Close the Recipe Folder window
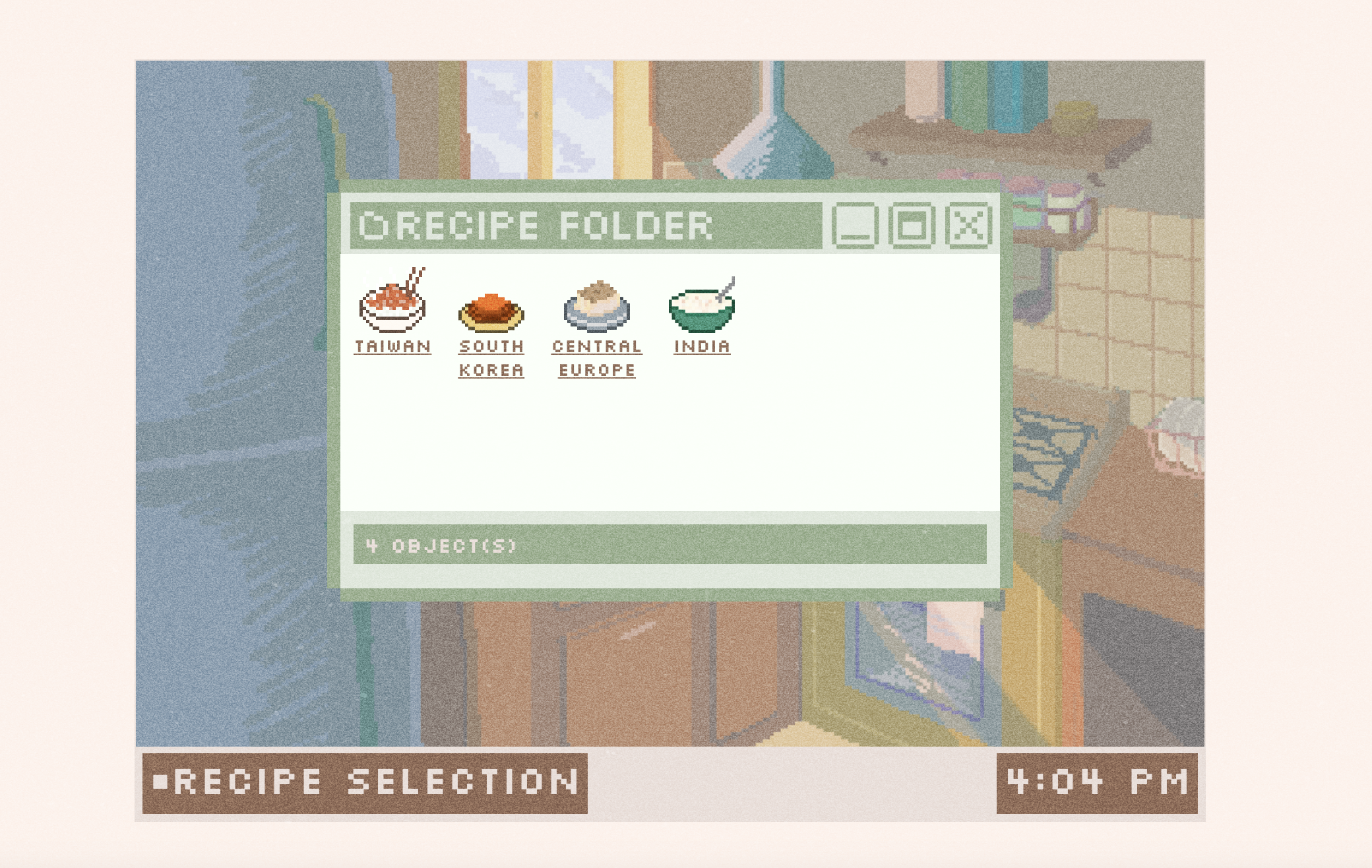Image resolution: width=1372 pixels, height=868 pixels. (x=968, y=226)
